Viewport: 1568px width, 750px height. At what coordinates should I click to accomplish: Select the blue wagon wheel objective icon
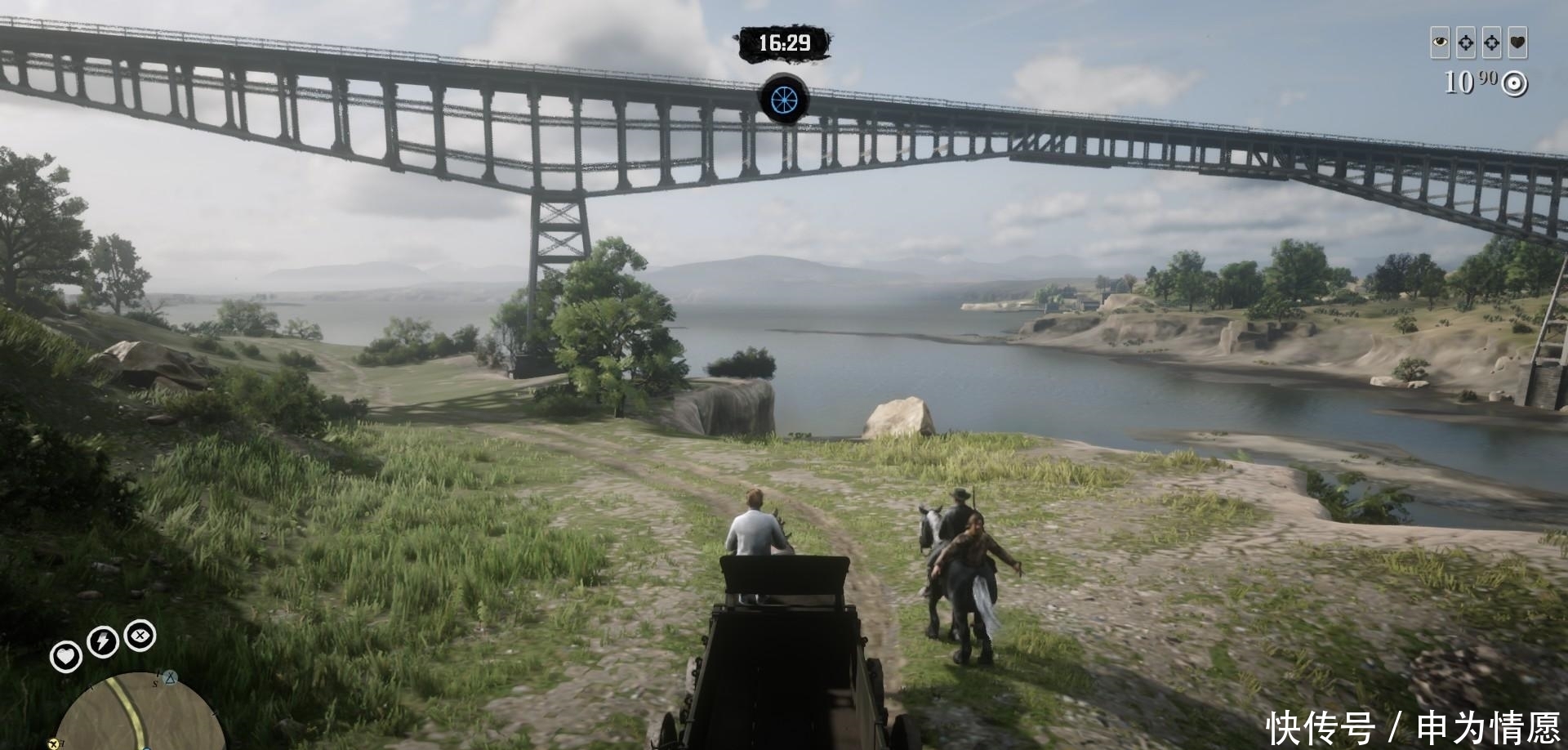784,98
